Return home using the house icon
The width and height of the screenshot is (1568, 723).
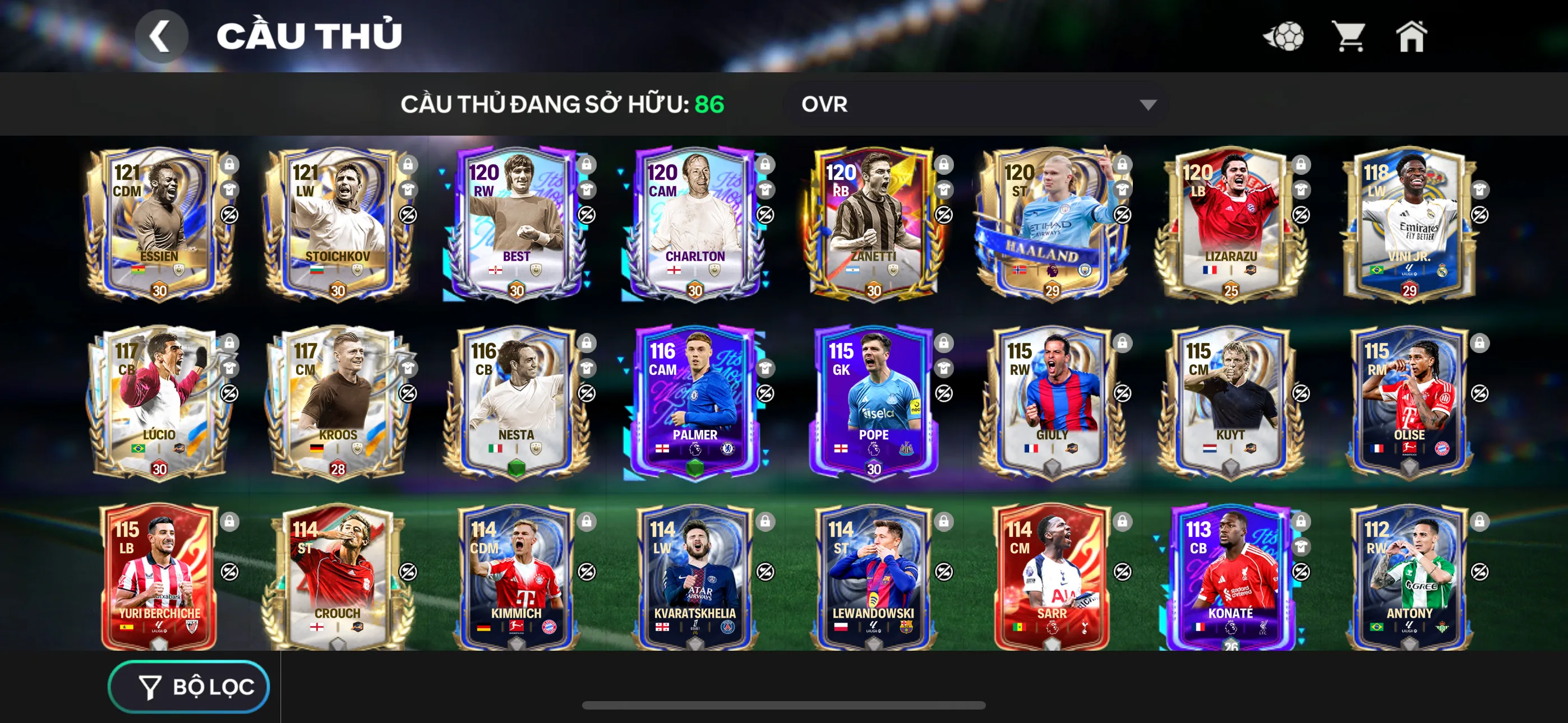(1412, 36)
